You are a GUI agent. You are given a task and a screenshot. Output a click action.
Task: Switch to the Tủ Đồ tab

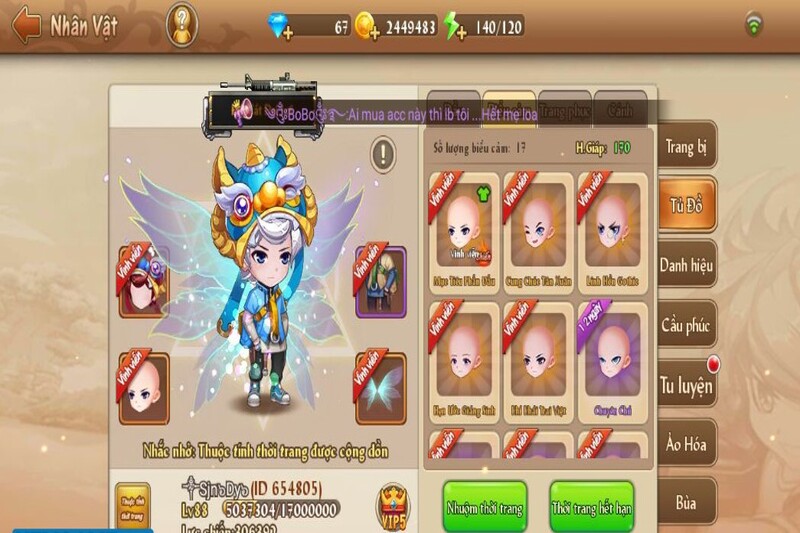687,207
